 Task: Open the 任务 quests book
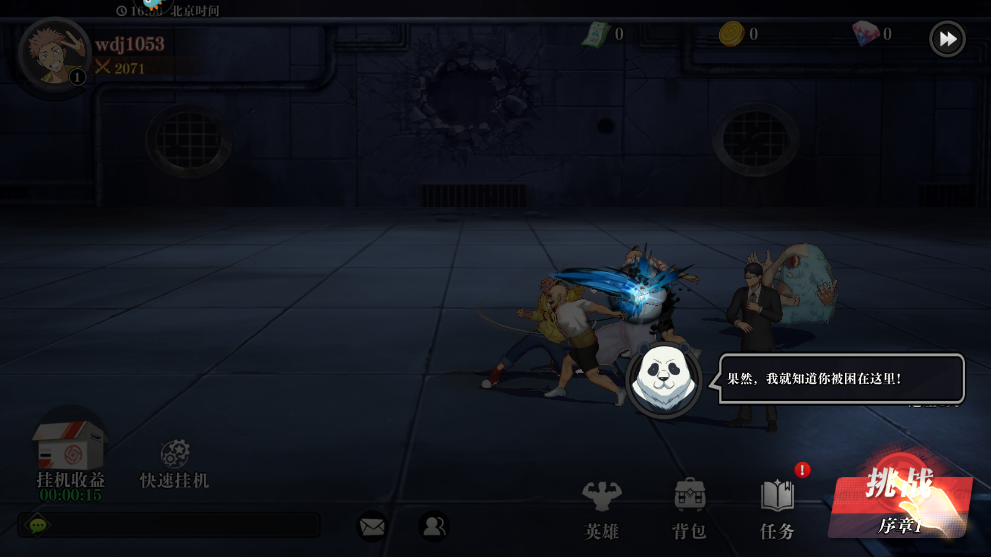pos(777,508)
